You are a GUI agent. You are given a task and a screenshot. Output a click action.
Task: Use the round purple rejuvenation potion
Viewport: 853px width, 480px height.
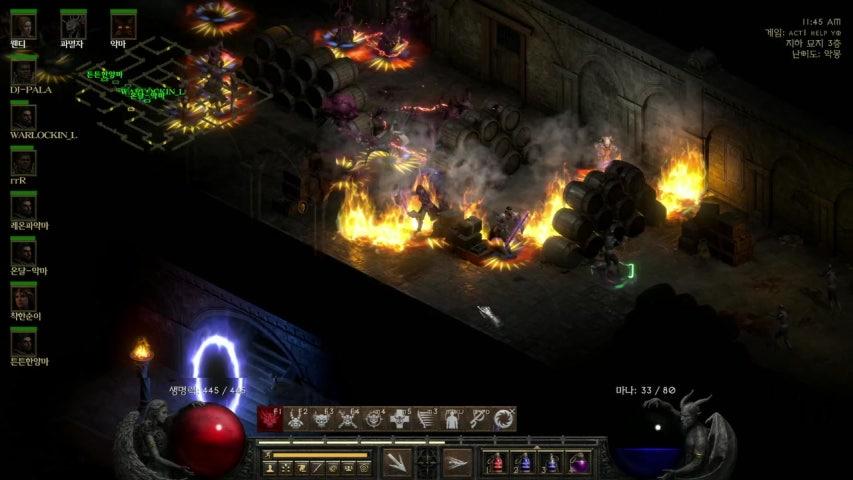coord(579,463)
